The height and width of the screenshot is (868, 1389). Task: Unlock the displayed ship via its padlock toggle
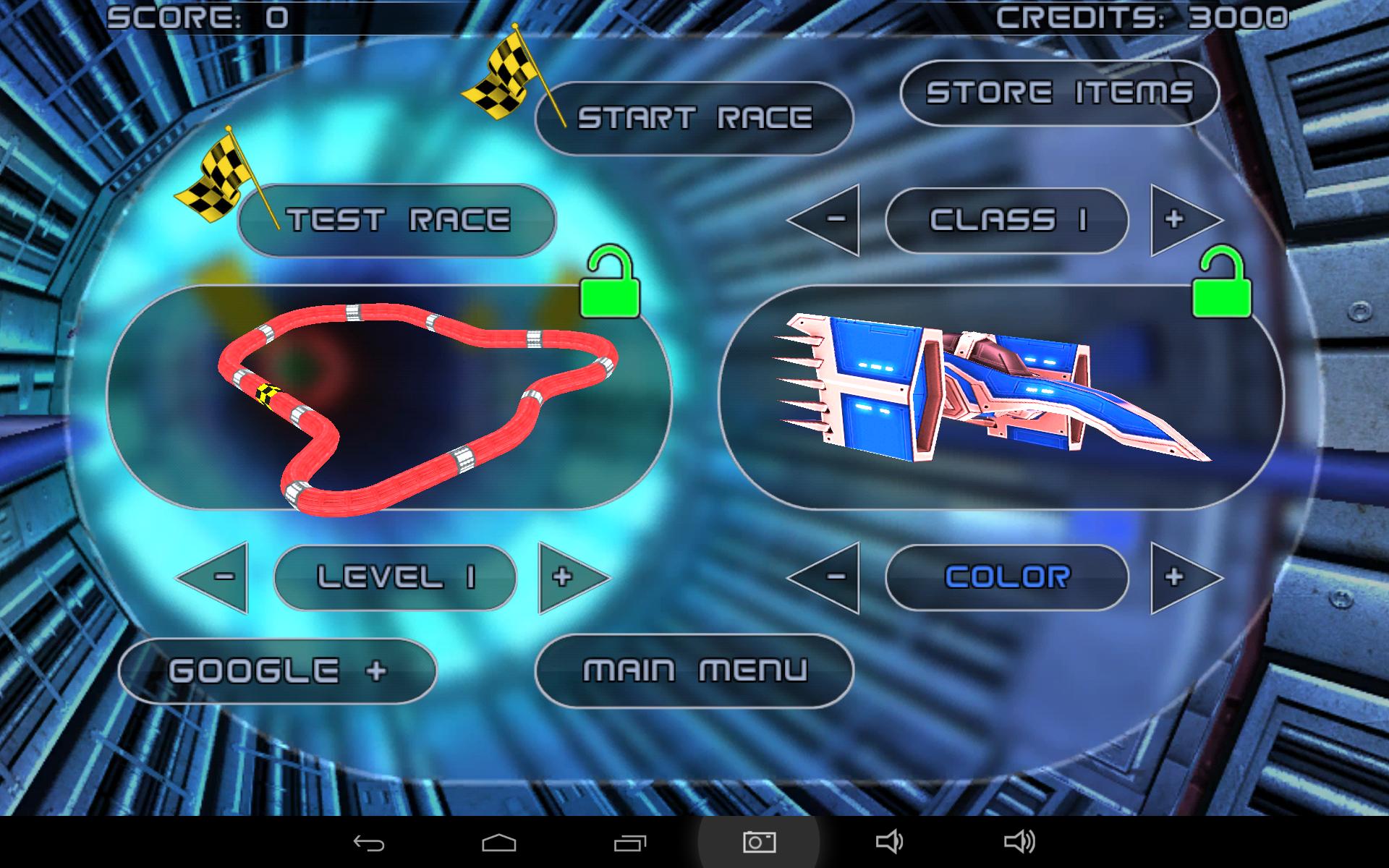(1223, 282)
